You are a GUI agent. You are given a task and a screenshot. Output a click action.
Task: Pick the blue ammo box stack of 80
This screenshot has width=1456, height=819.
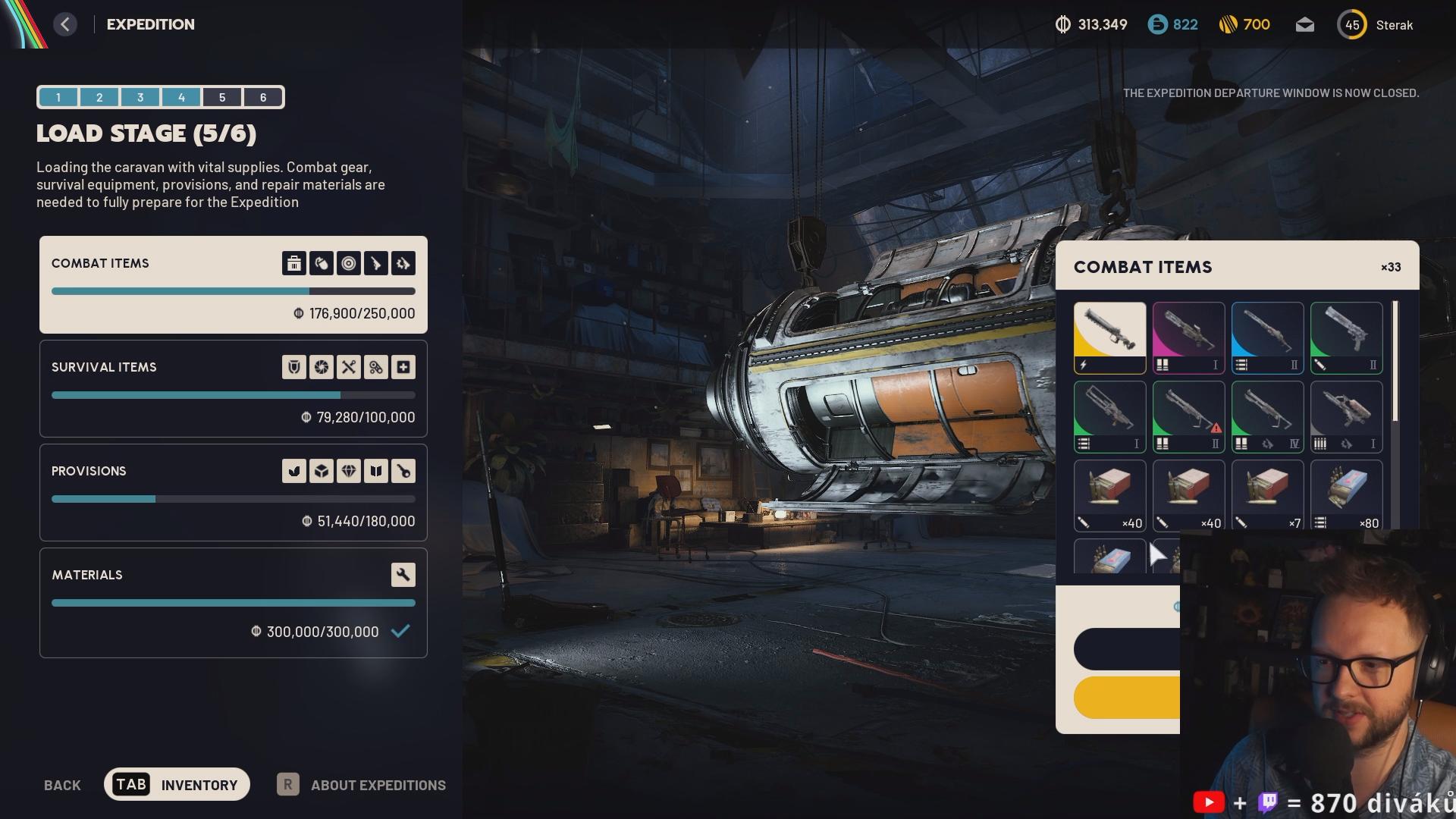coord(1346,494)
